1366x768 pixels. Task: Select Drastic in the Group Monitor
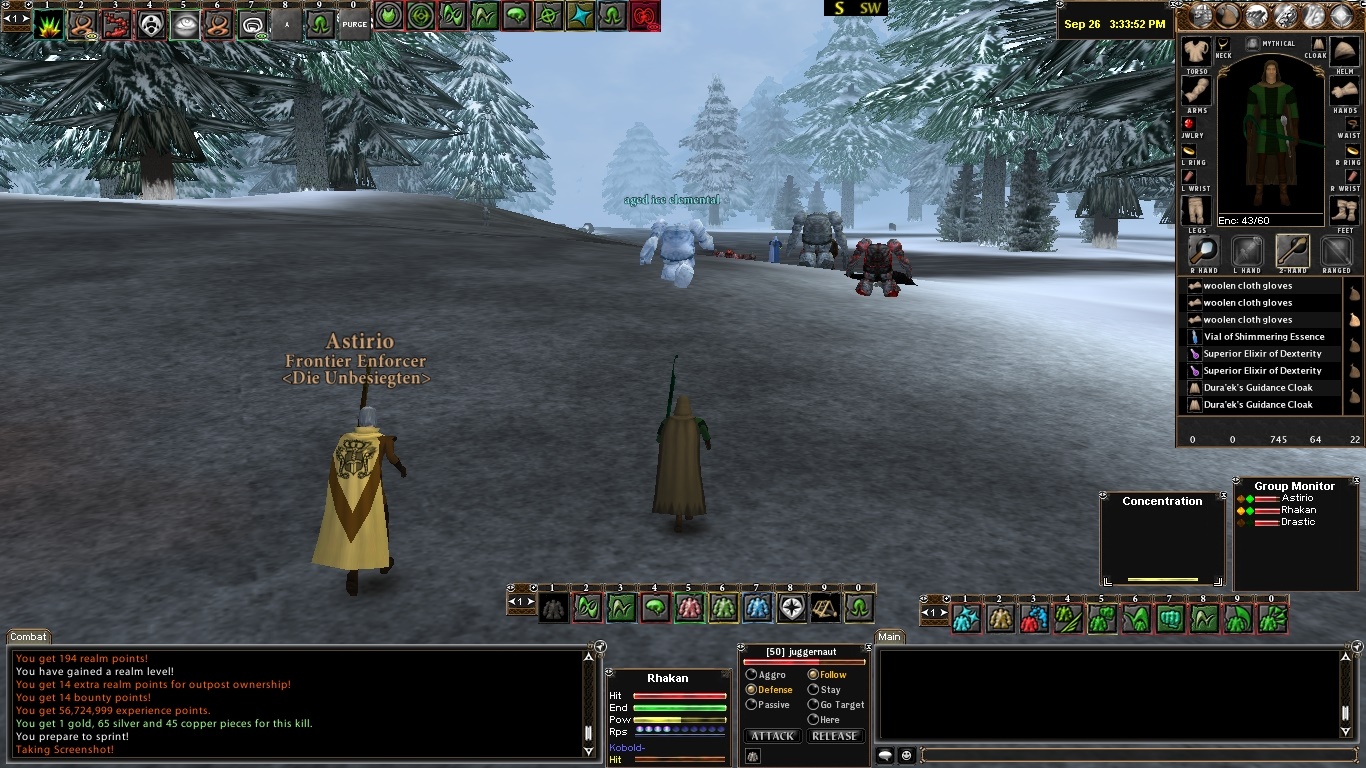click(x=1298, y=522)
